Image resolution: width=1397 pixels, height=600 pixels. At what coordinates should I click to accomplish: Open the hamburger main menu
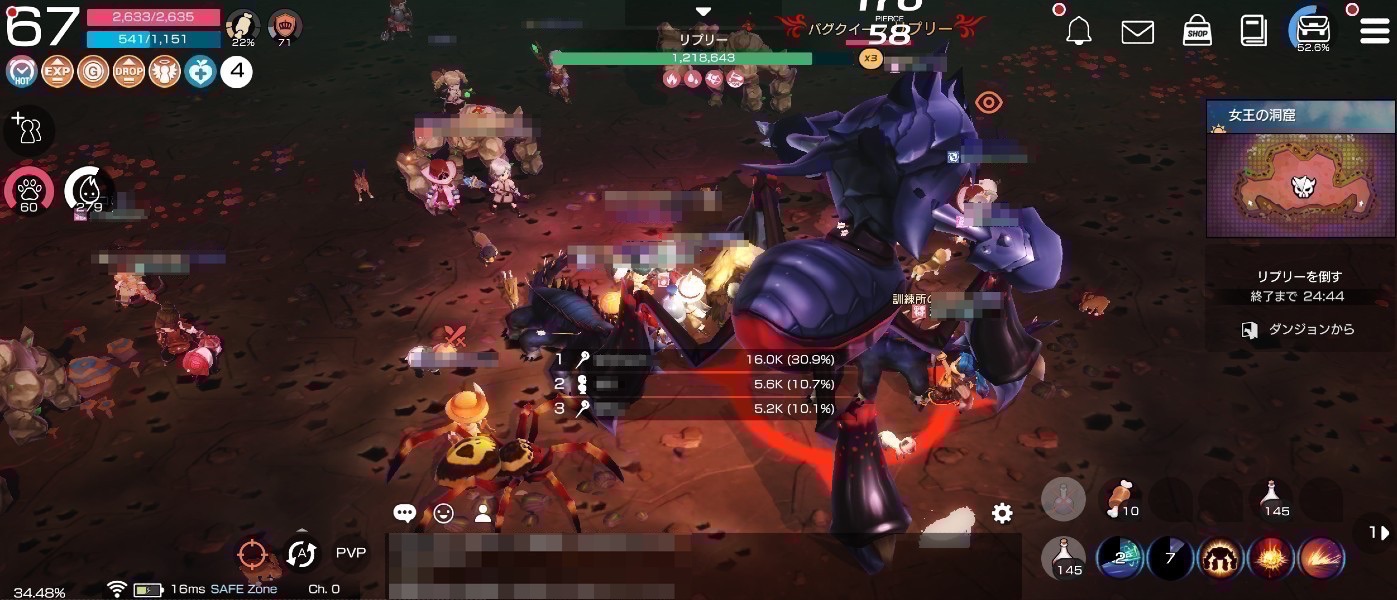tap(1373, 31)
